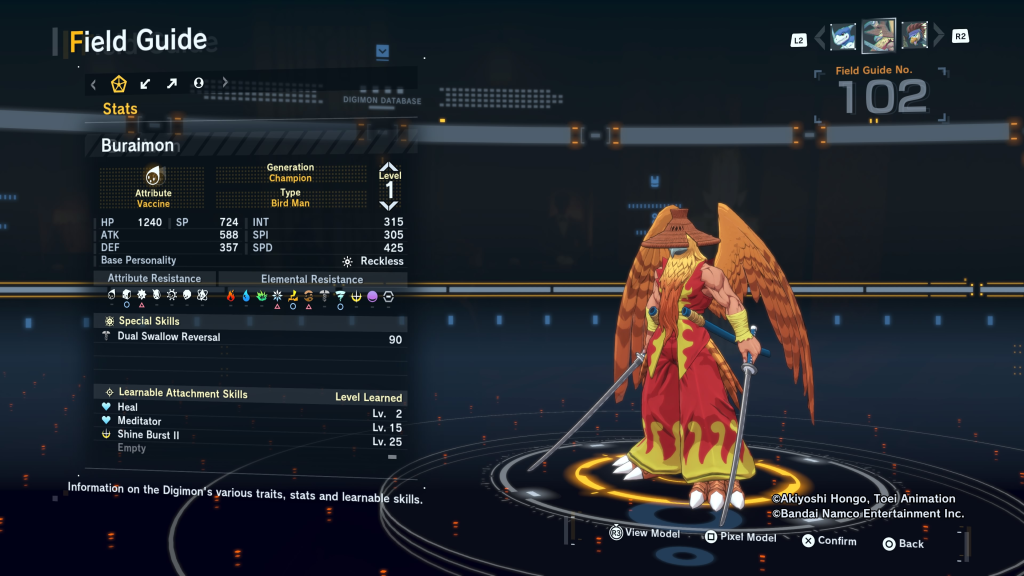Raise the level with the up arrow
The image size is (1024, 576).
coord(389,168)
